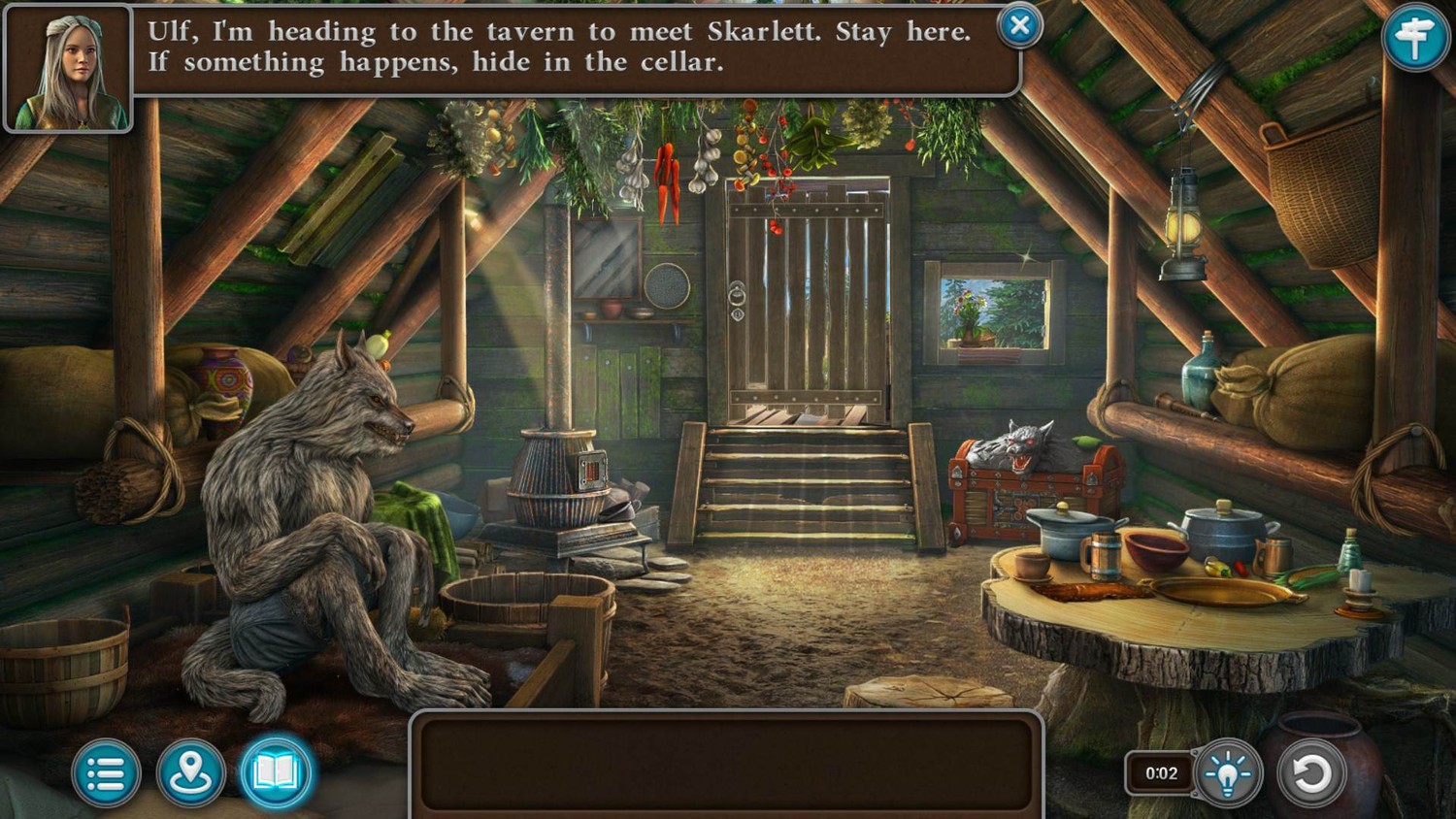Use the lightbulb hint button

(x=1228, y=773)
